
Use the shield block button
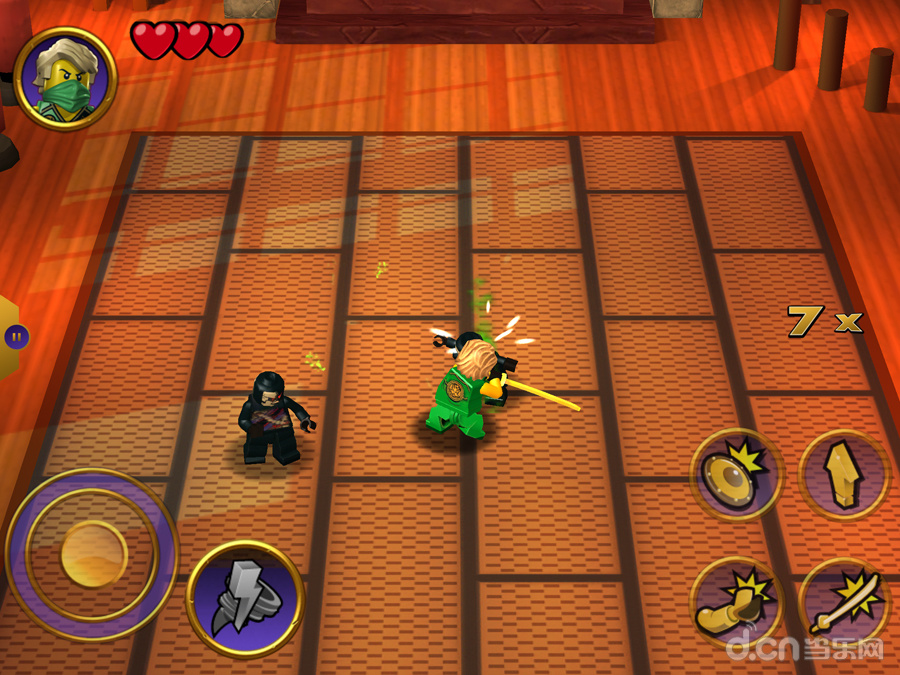[x=737, y=473]
